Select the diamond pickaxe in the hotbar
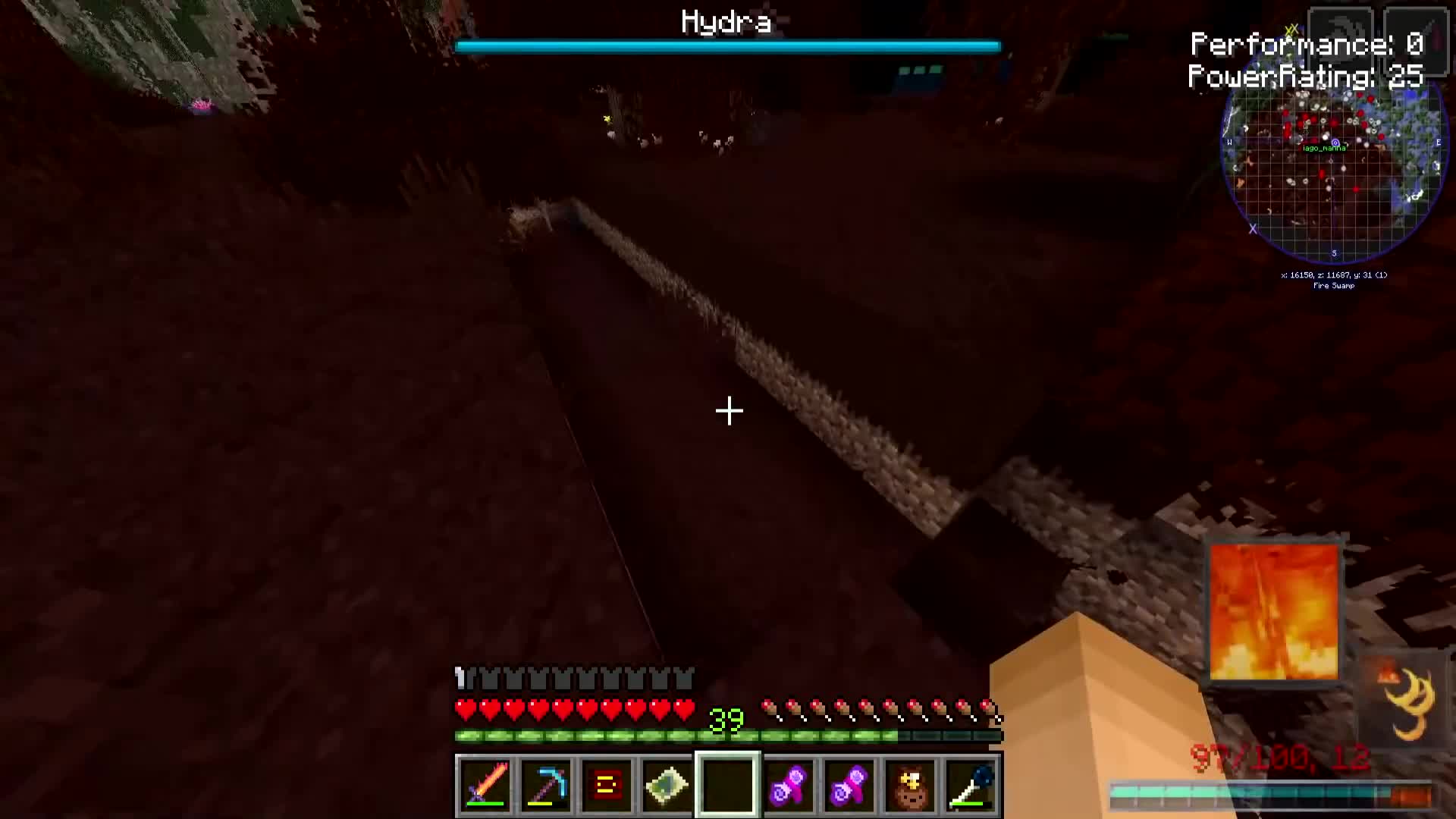Image resolution: width=1456 pixels, height=819 pixels. 546,785
